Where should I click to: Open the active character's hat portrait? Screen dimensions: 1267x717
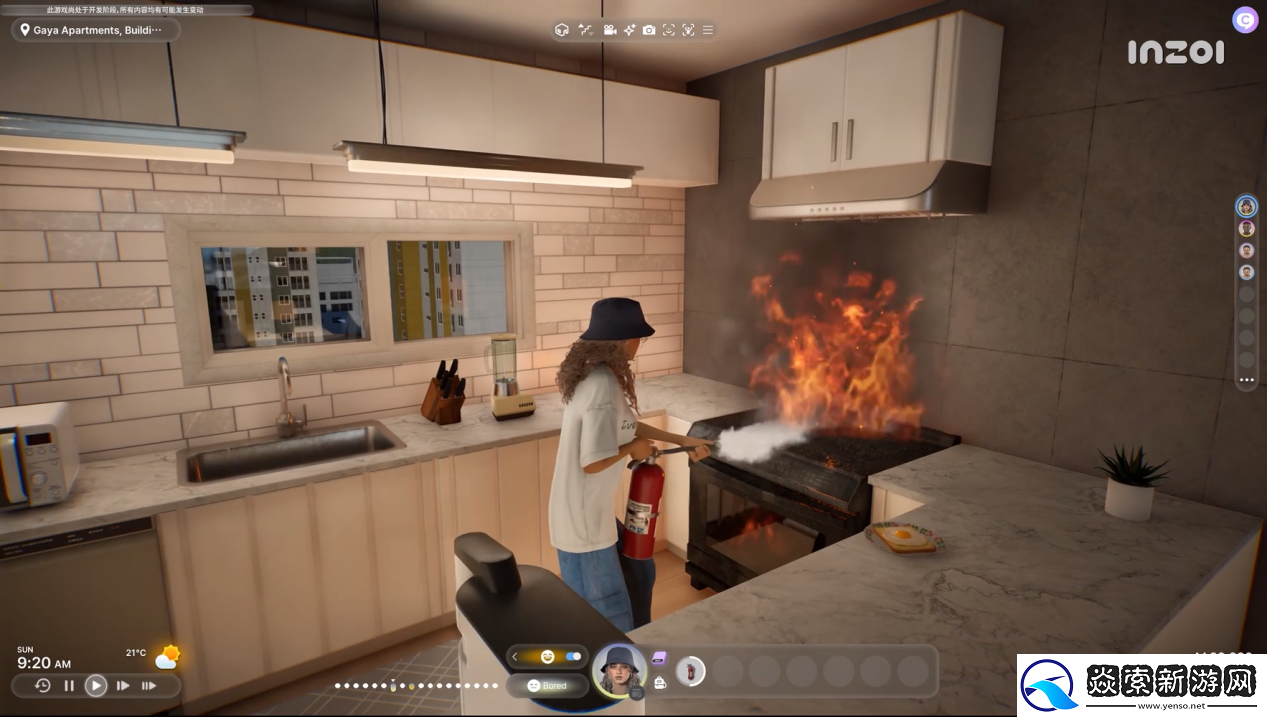(x=618, y=668)
